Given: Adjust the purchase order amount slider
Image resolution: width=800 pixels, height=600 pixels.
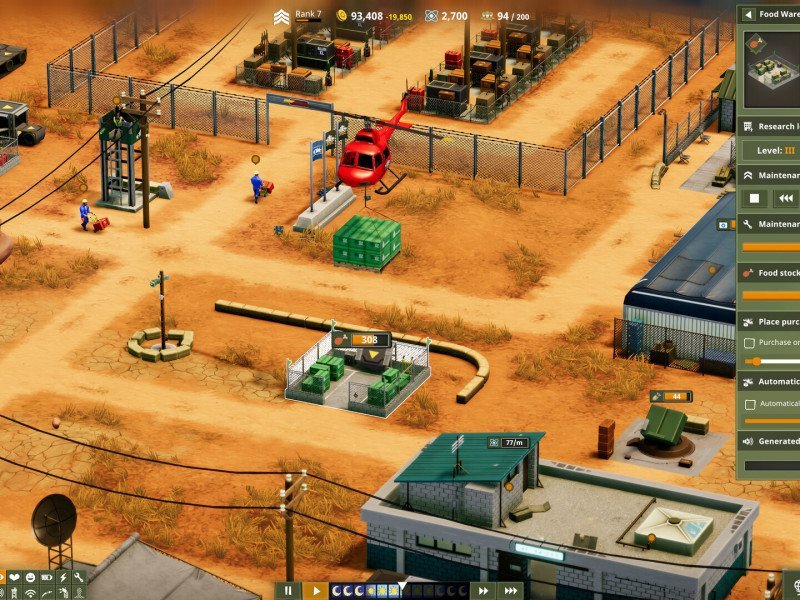Looking at the screenshot, I should pos(757,361).
